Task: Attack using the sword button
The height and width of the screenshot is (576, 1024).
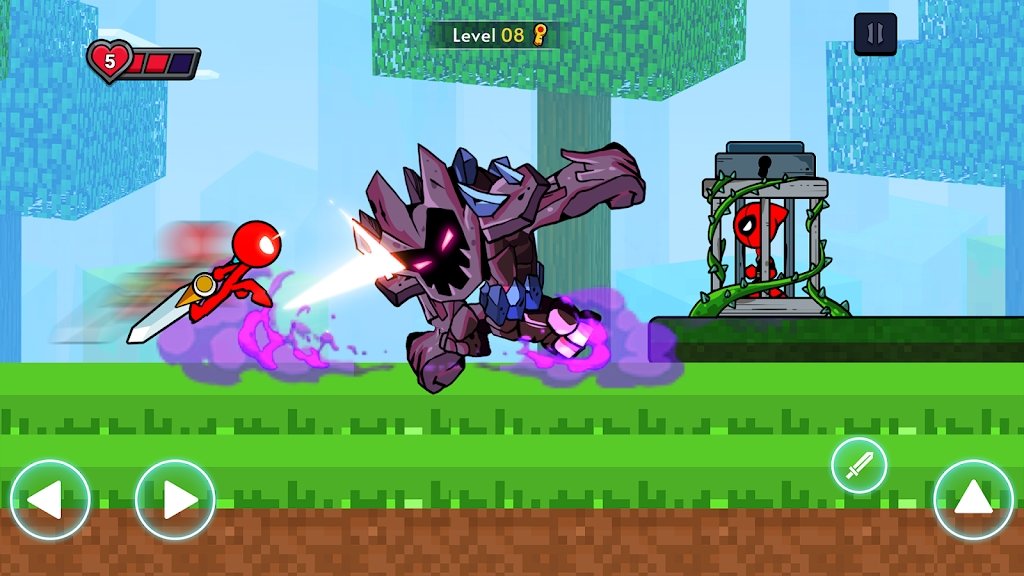Action: (859, 466)
